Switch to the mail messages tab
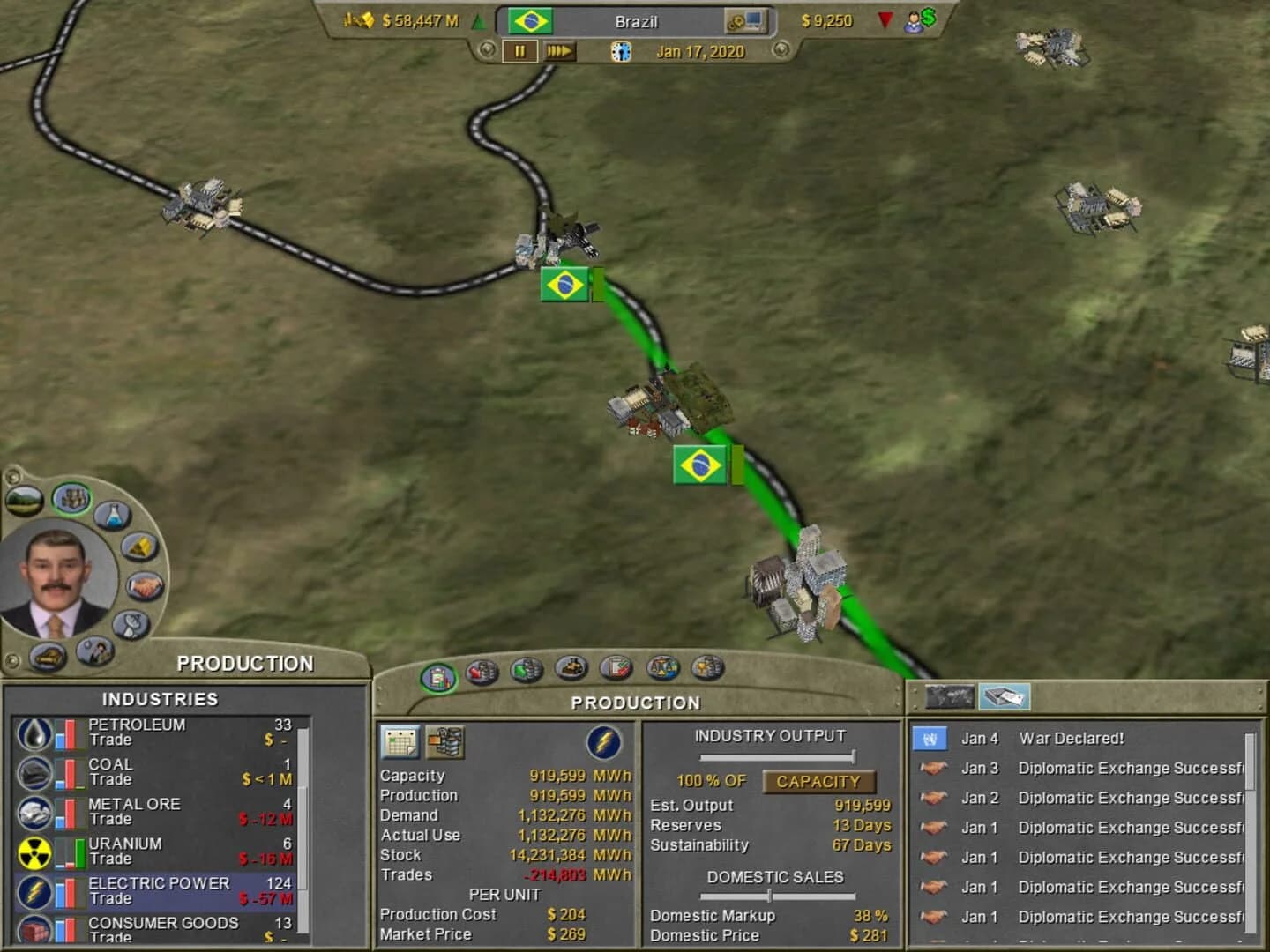The width and height of the screenshot is (1270, 952). pyautogui.click(x=1004, y=696)
